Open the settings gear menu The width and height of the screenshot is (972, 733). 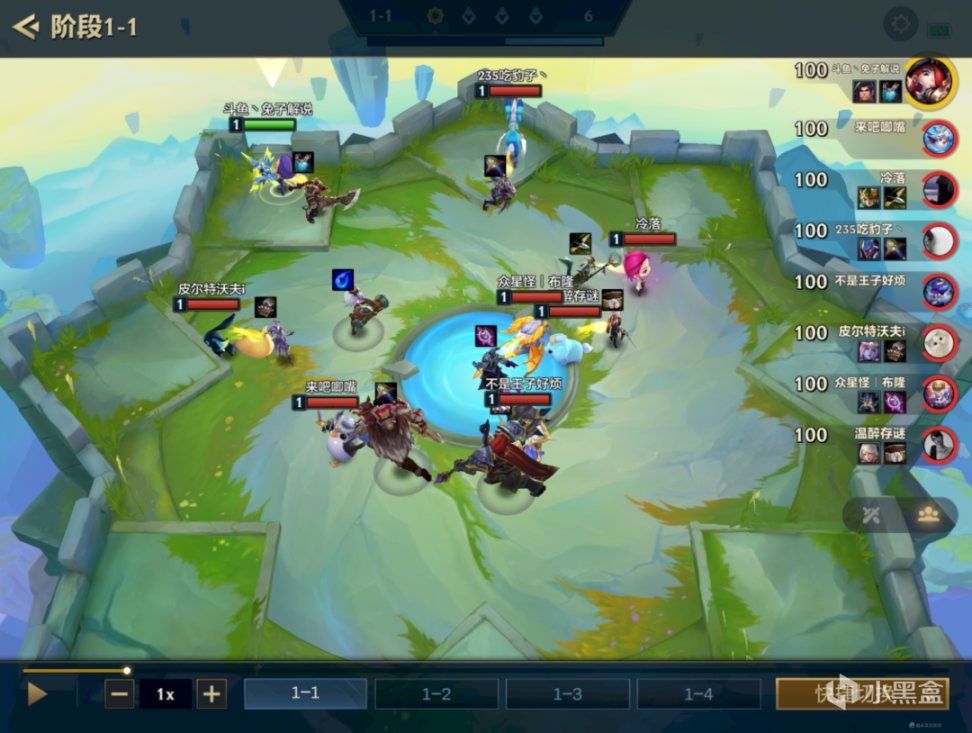pos(901,24)
